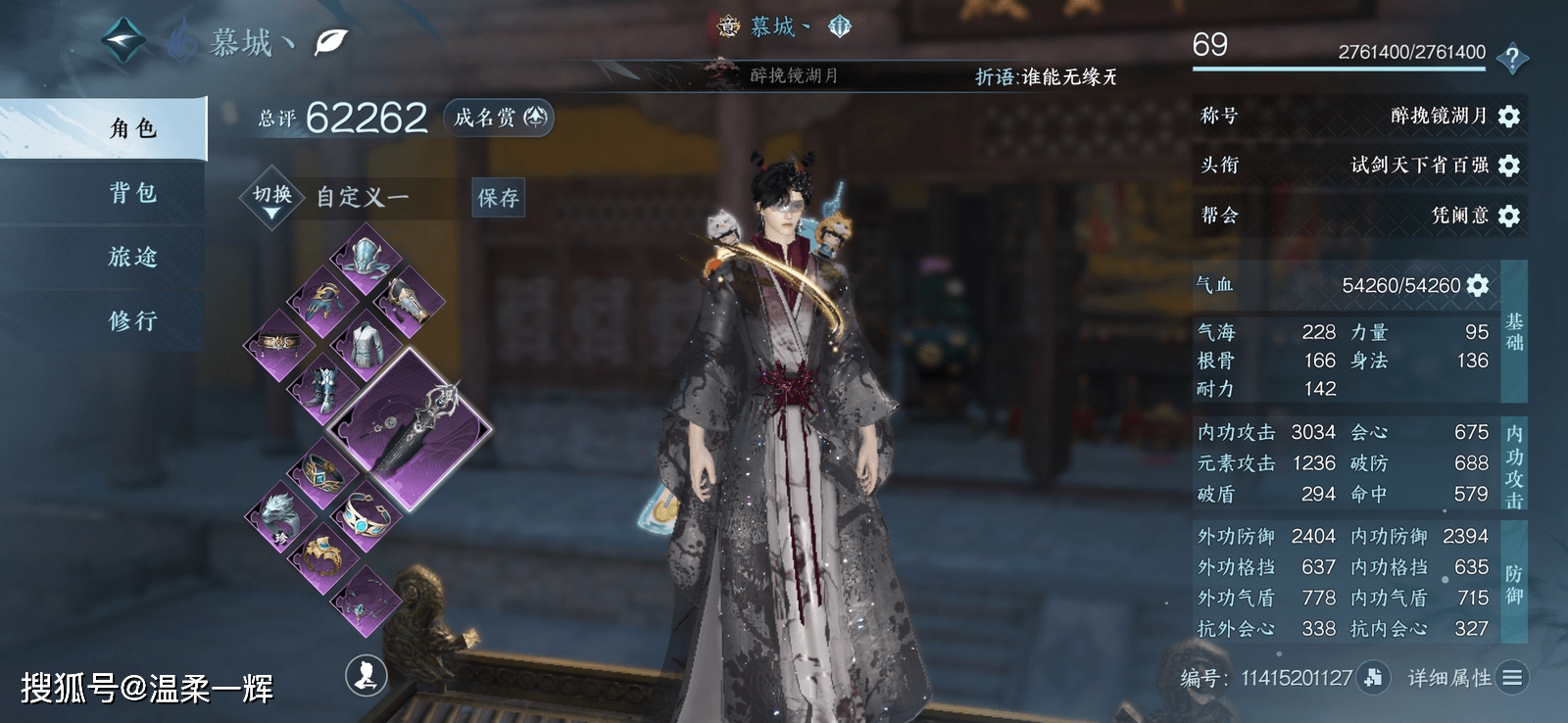Click the back arrow diamond button
The image size is (1568, 723).
[x=124, y=41]
